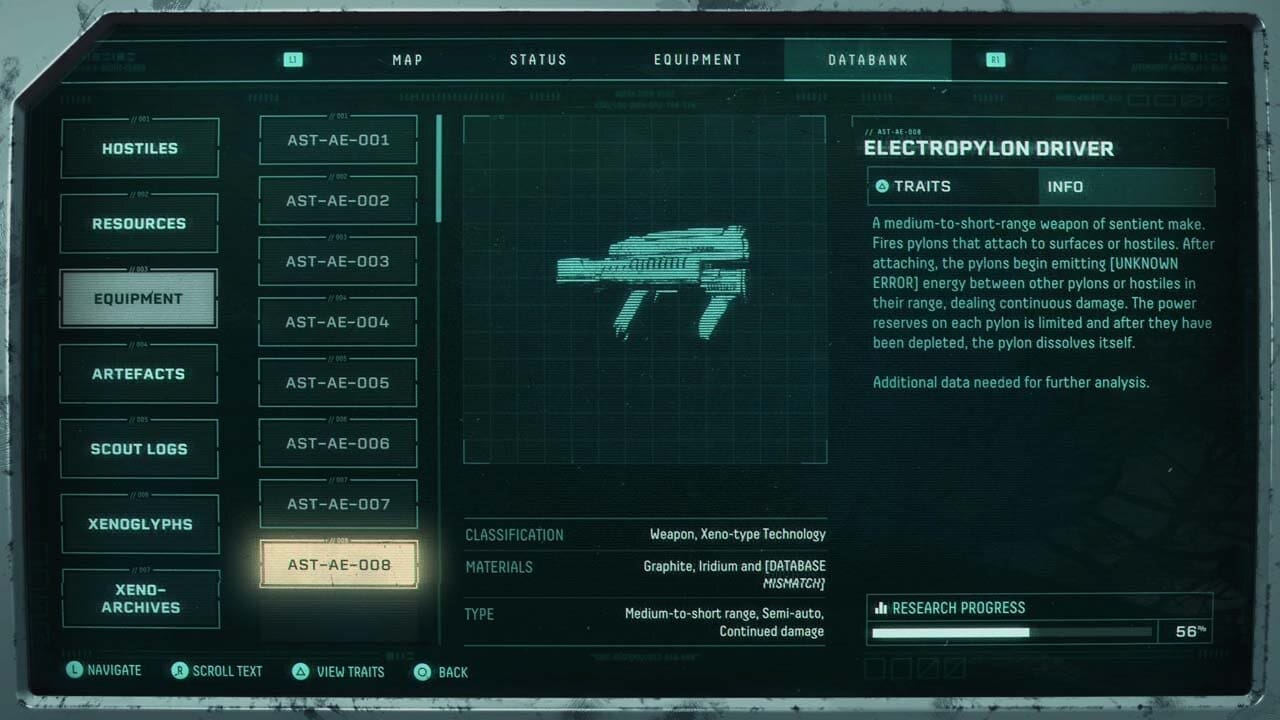Viewport: 1280px width, 720px height.
Task: Switch to the Traits sub-tab
Action: [x=952, y=187]
